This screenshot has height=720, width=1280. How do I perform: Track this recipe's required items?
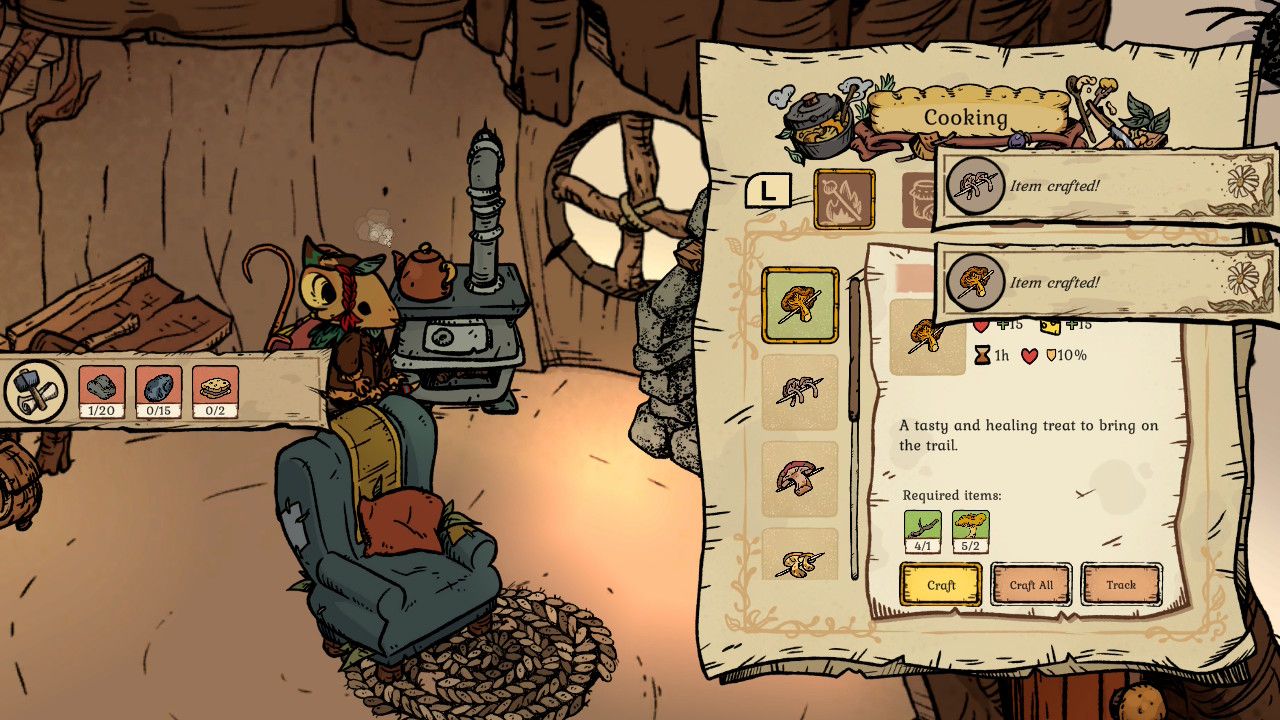tap(1120, 585)
